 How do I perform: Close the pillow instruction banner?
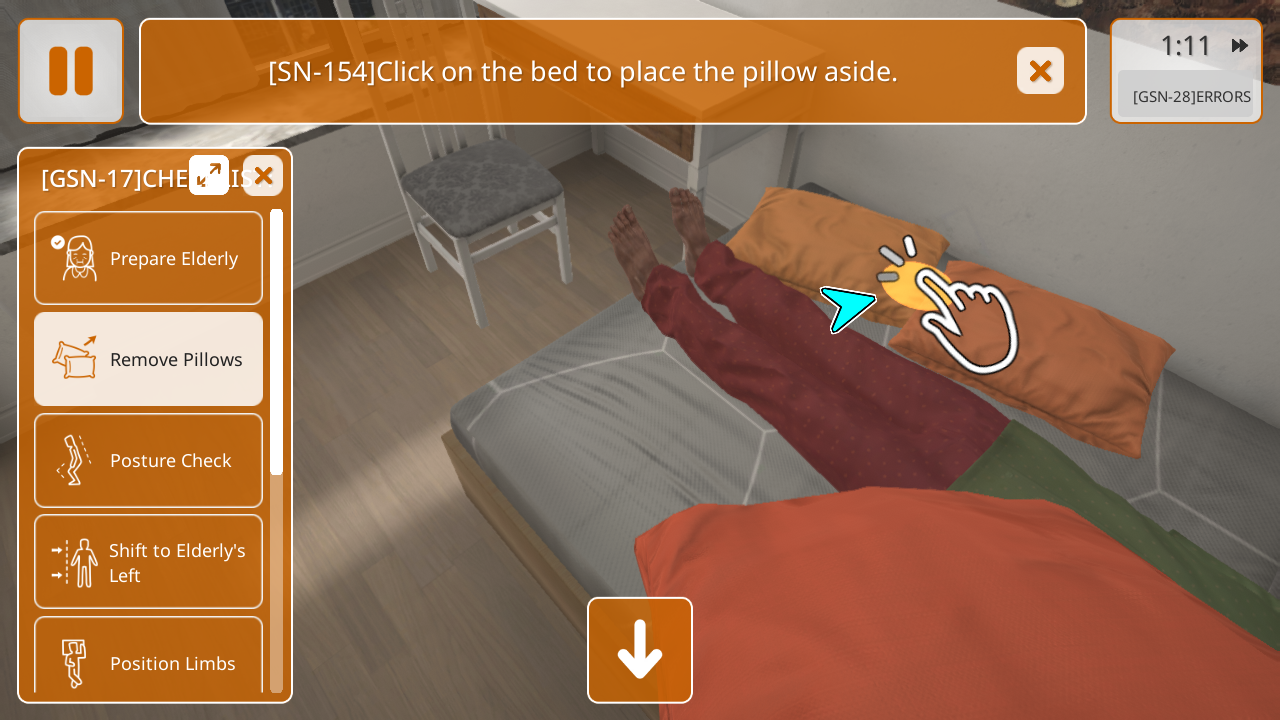point(1040,71)
